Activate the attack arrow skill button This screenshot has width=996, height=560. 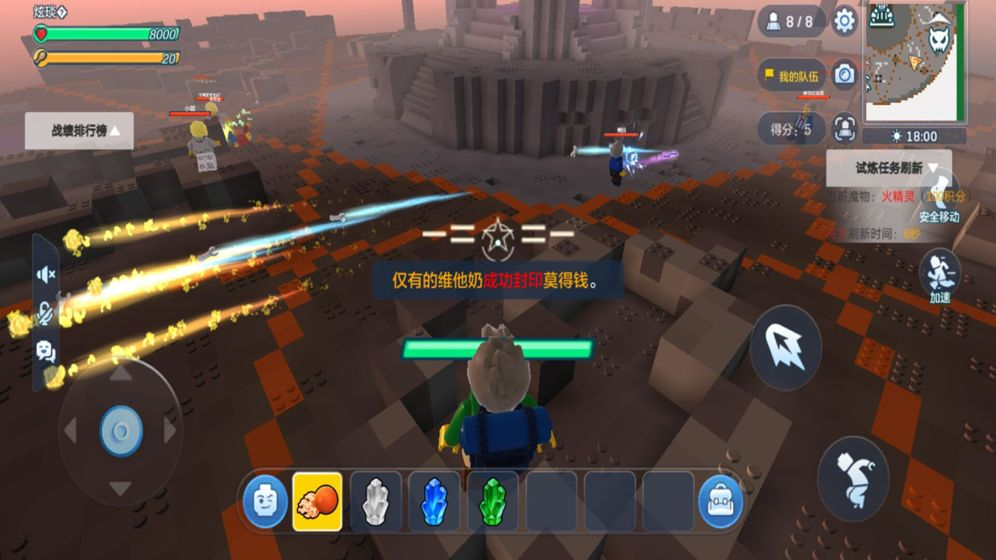(x=785, y=347)
